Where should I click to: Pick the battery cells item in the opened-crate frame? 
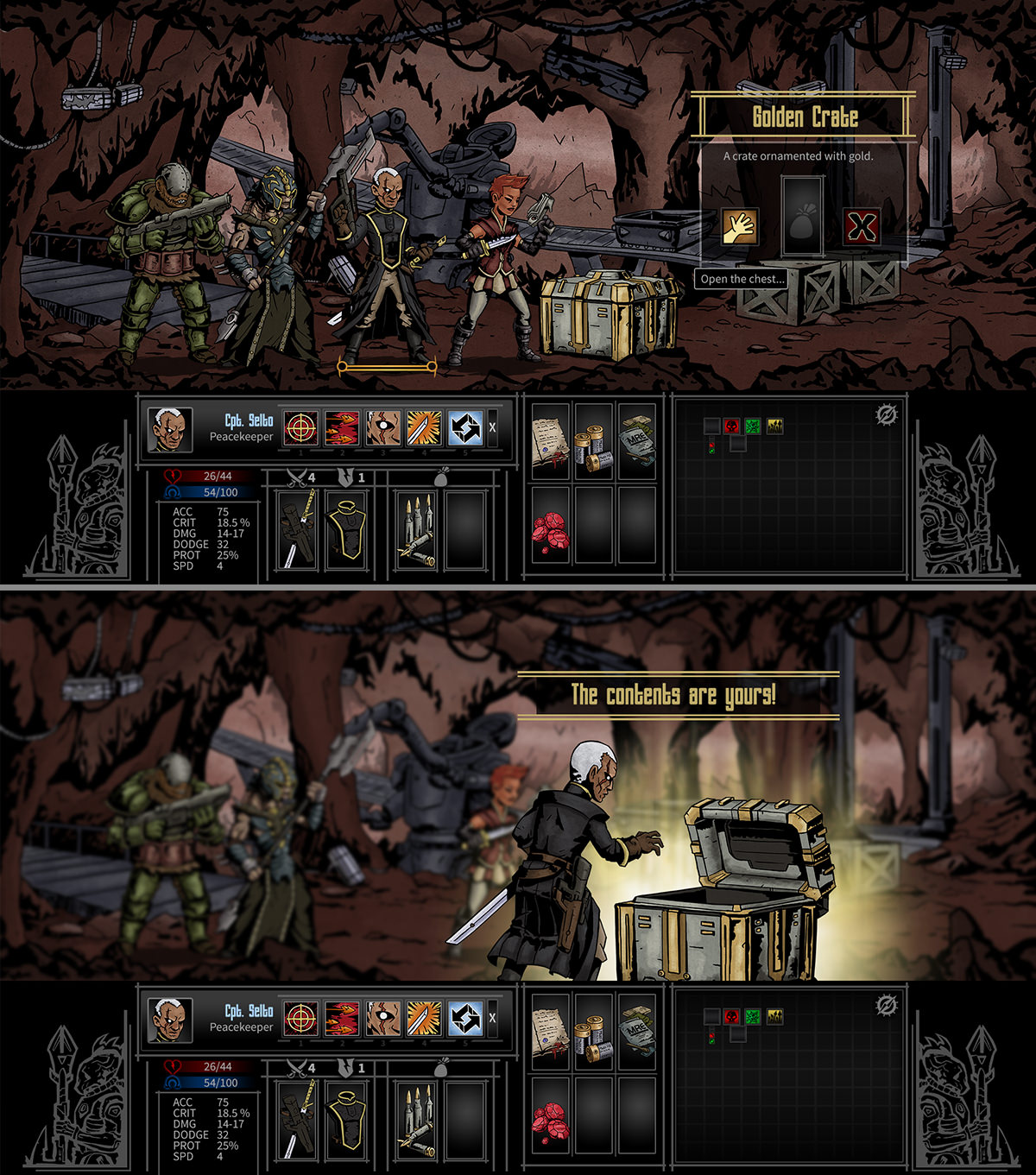(593, 1032)
